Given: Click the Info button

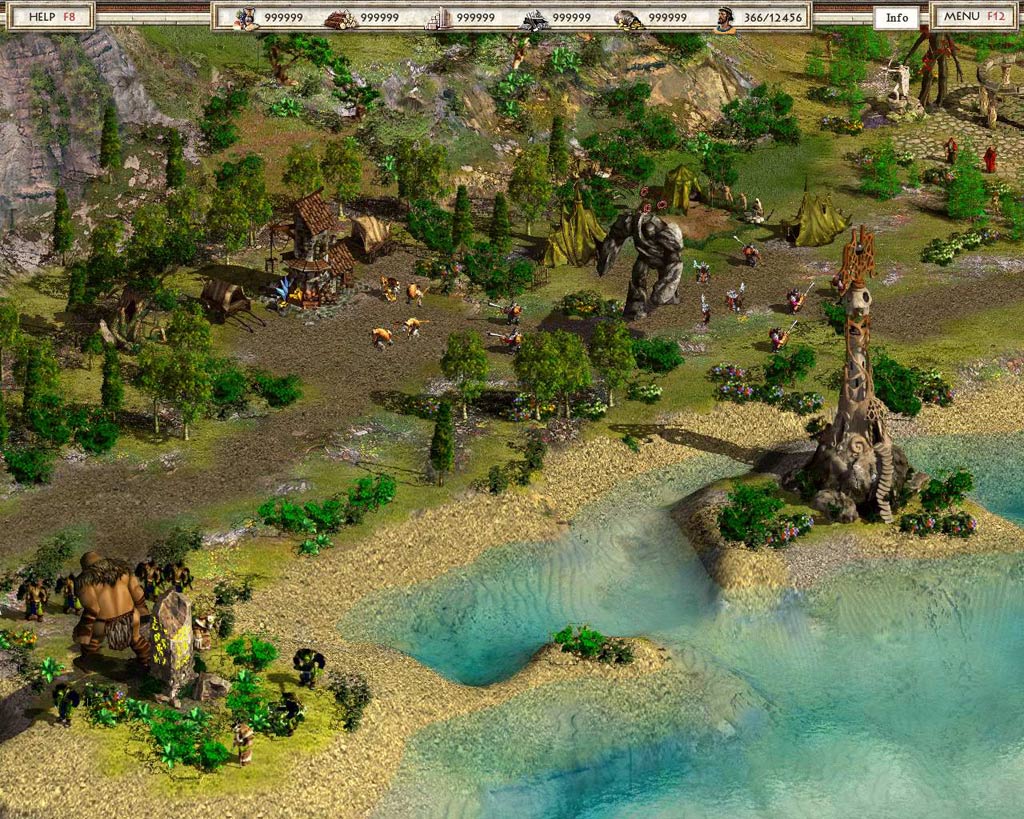Looking at the screenshot, I should coord(897,17).
